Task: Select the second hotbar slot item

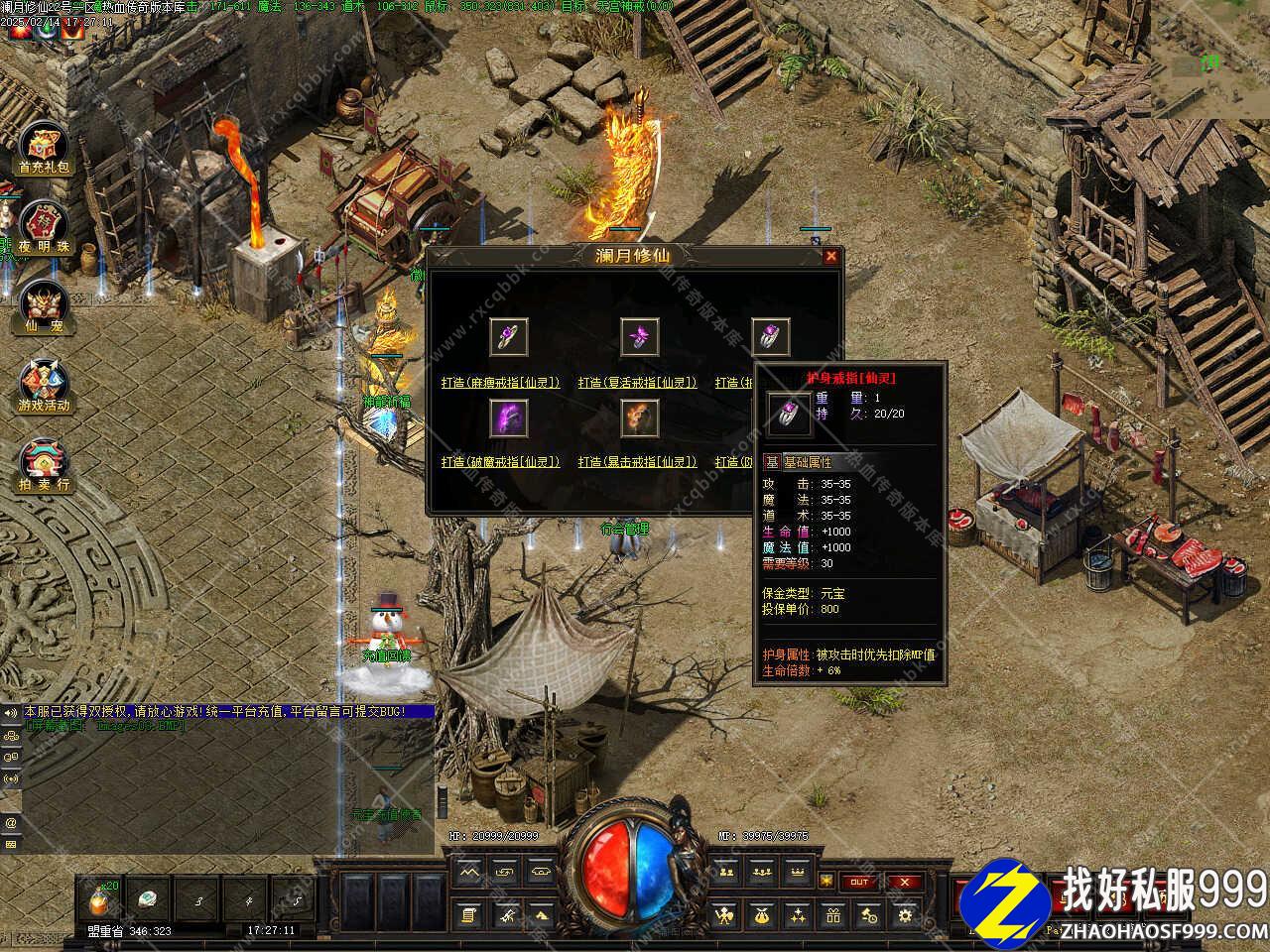Action: (147, 899)
